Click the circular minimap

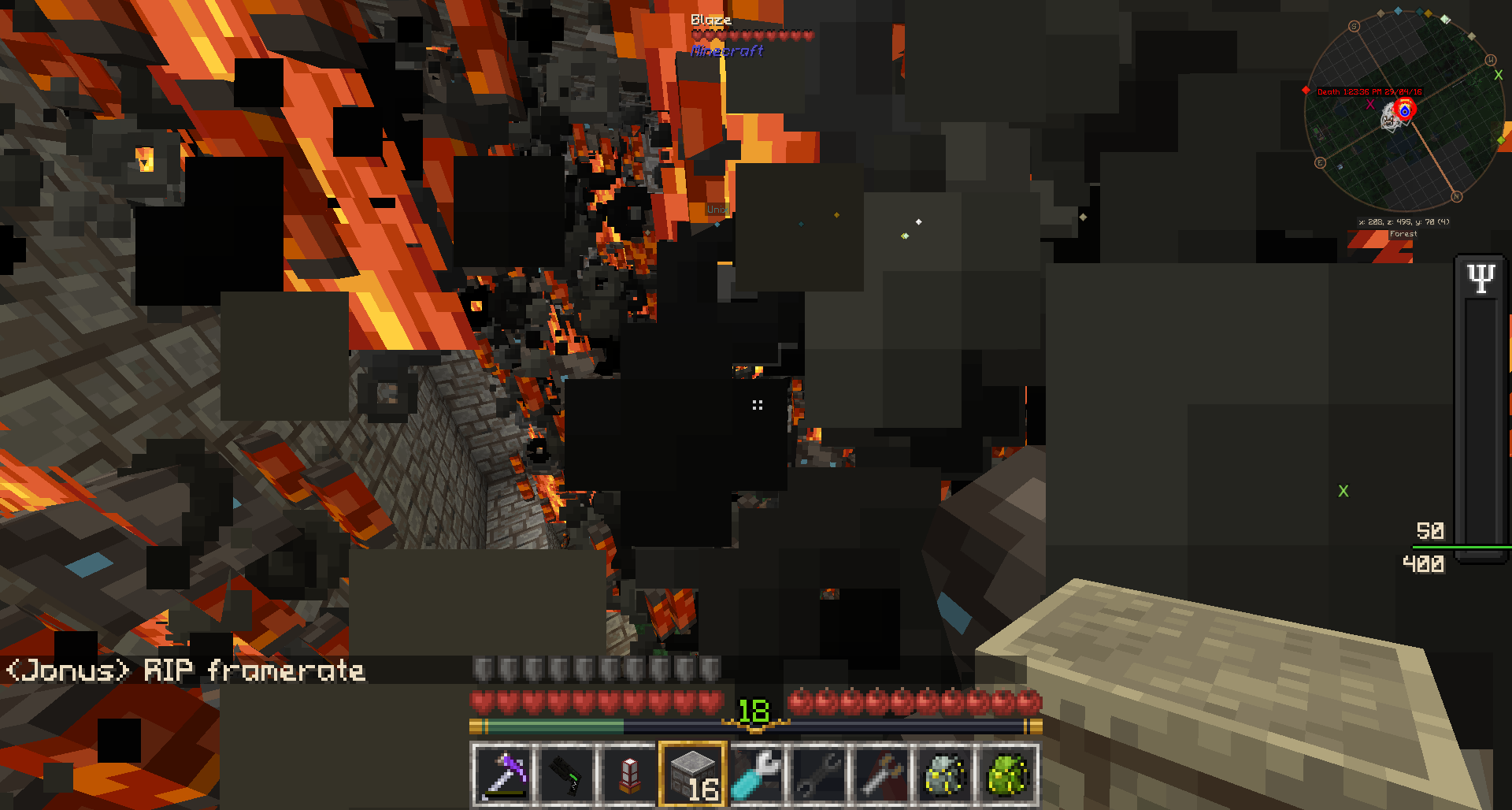click(x=1404, y=110)
